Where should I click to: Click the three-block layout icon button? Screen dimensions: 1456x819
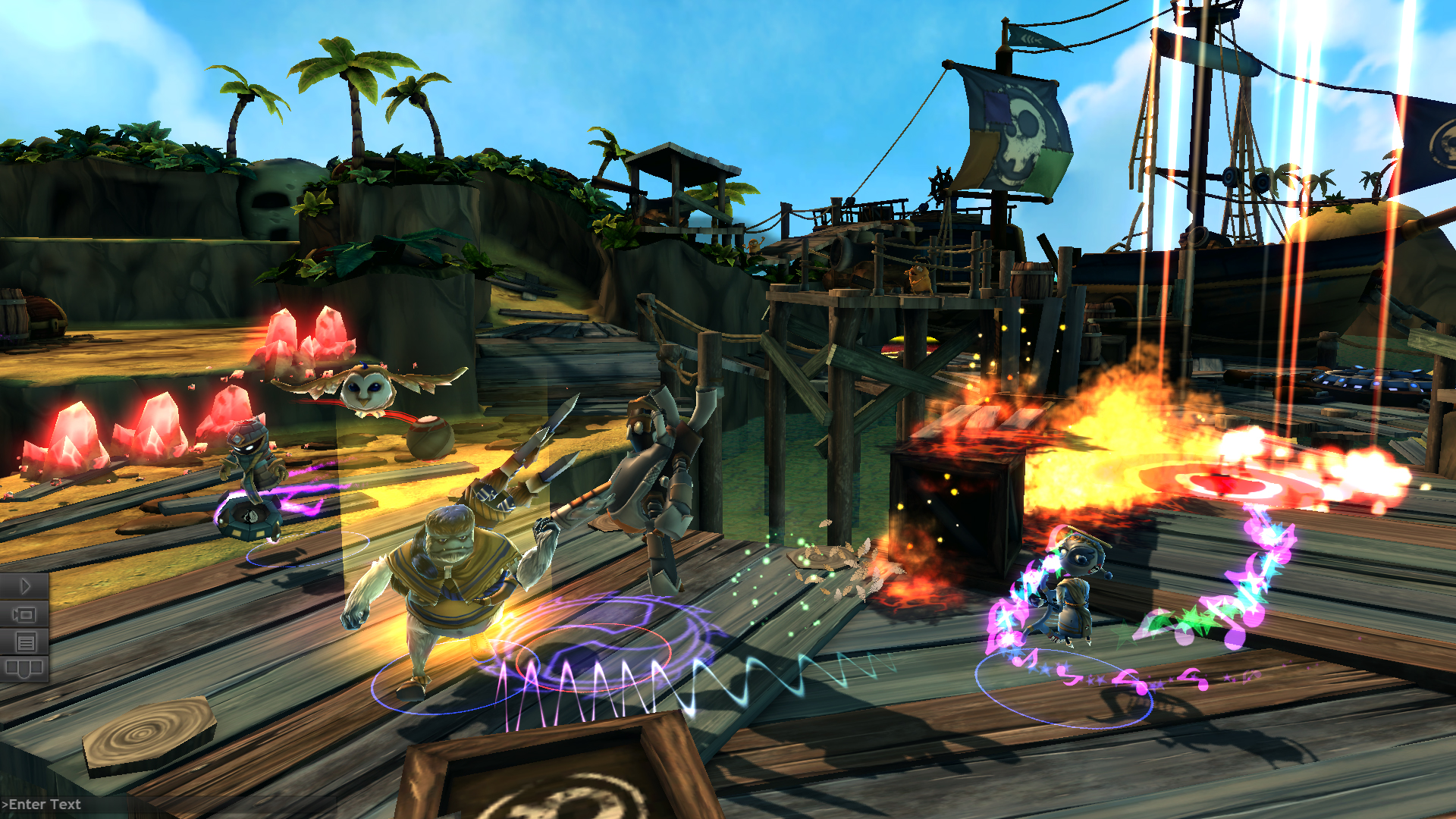point(24,669)
